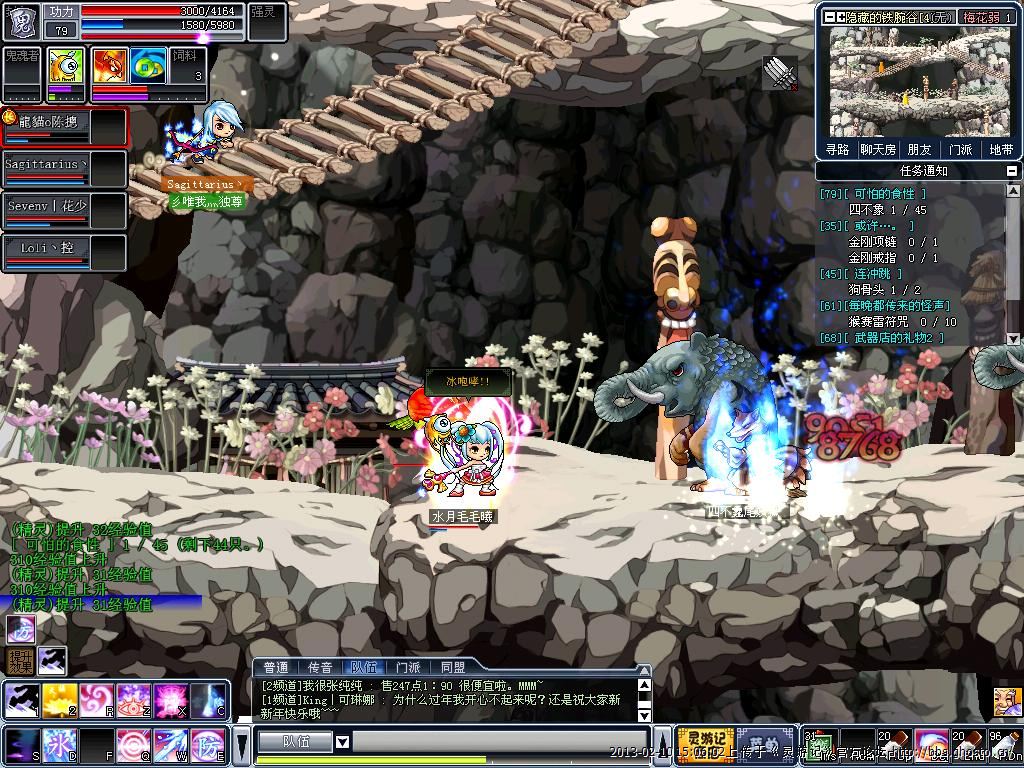Switch to the 普通 chat tab
This screenshot has height=768, width=1024.
click(x=275, y=667)
